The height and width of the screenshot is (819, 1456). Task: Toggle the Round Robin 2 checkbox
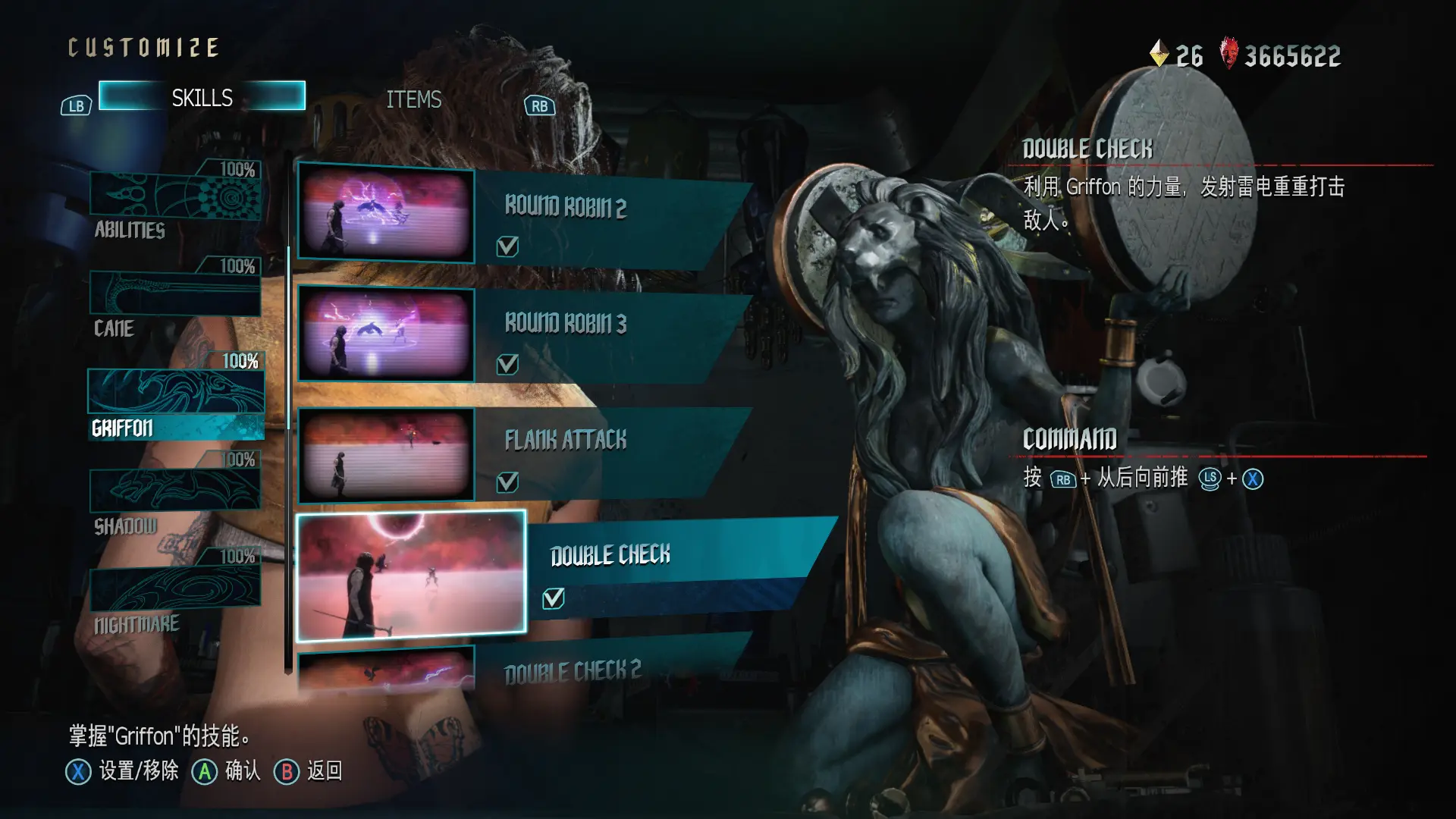pyautogui.click(x=507, y=246)
